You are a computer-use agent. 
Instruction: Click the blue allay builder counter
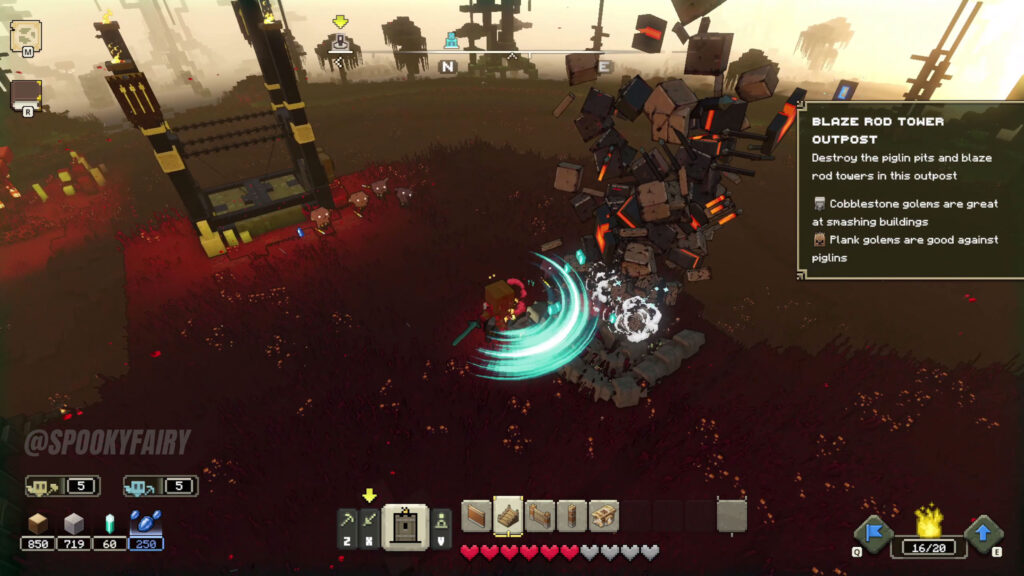pos(160,486)
